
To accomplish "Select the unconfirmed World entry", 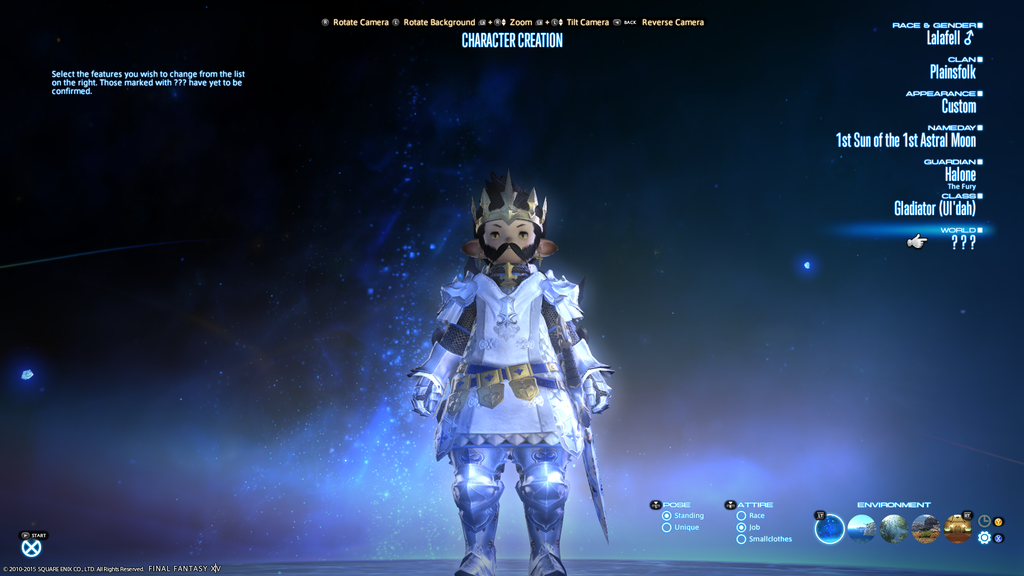I will point(963,242).
